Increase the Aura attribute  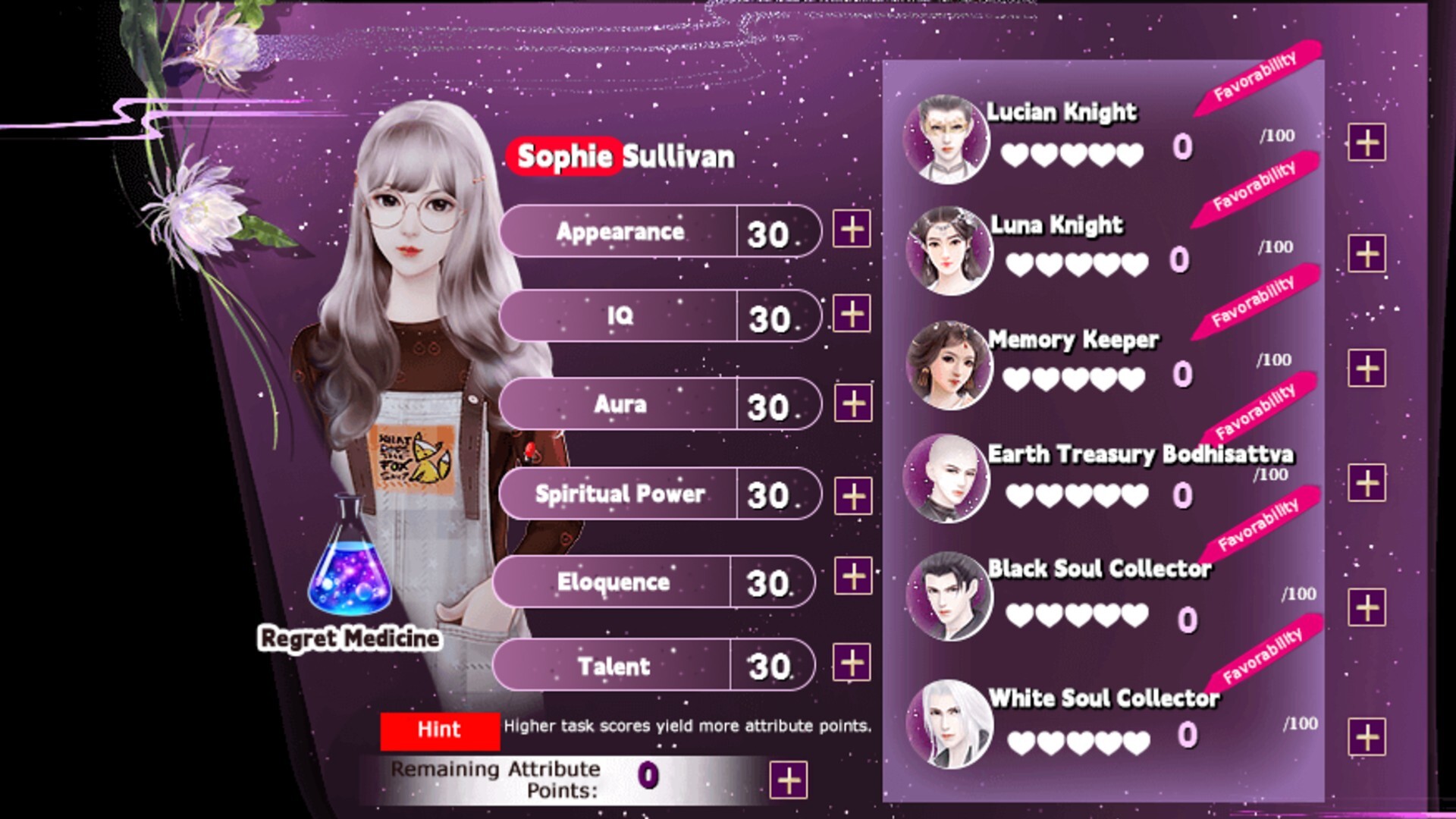tap(852, 403)
